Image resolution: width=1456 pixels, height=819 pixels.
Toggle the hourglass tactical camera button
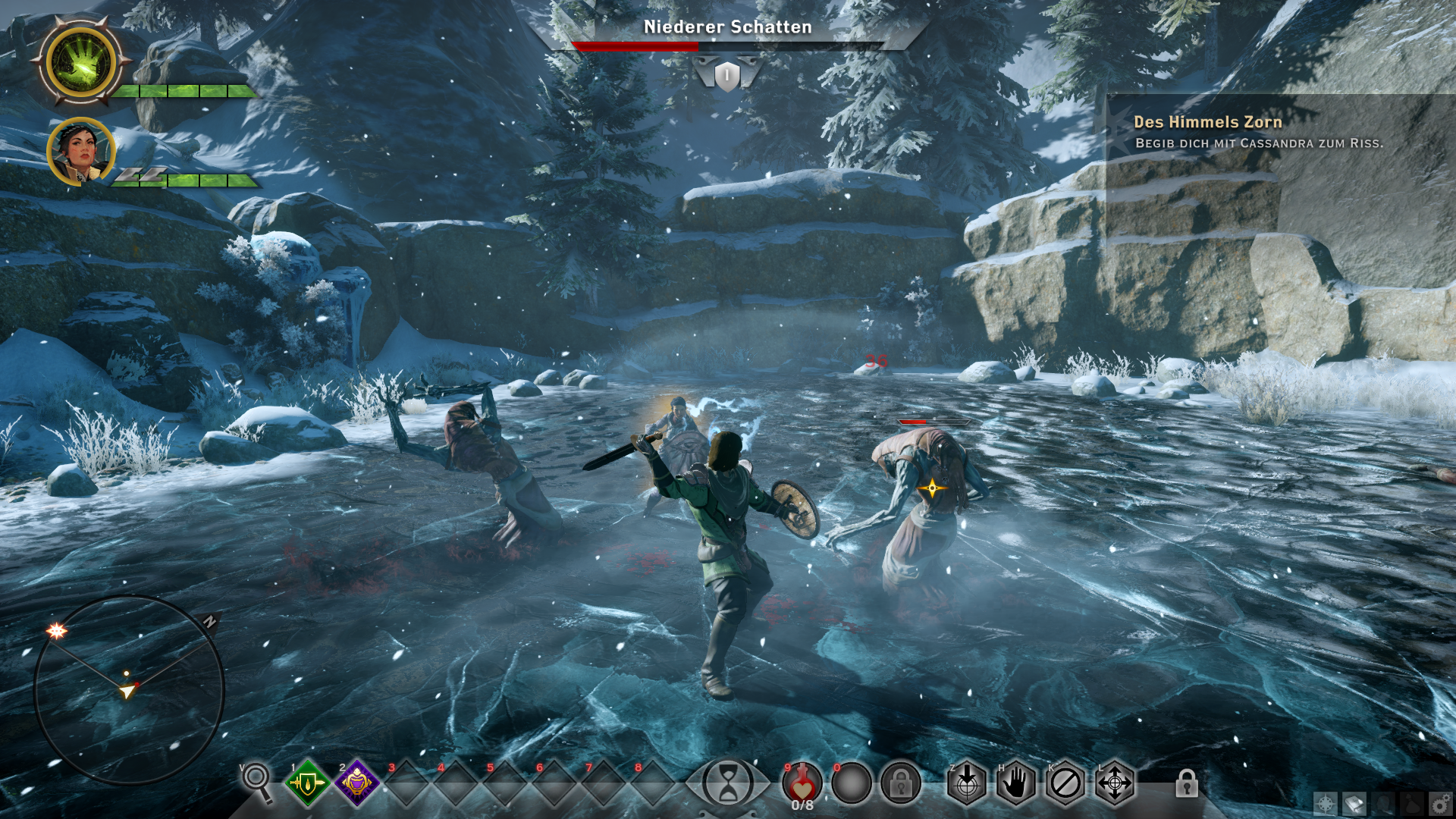click(727, 783)
